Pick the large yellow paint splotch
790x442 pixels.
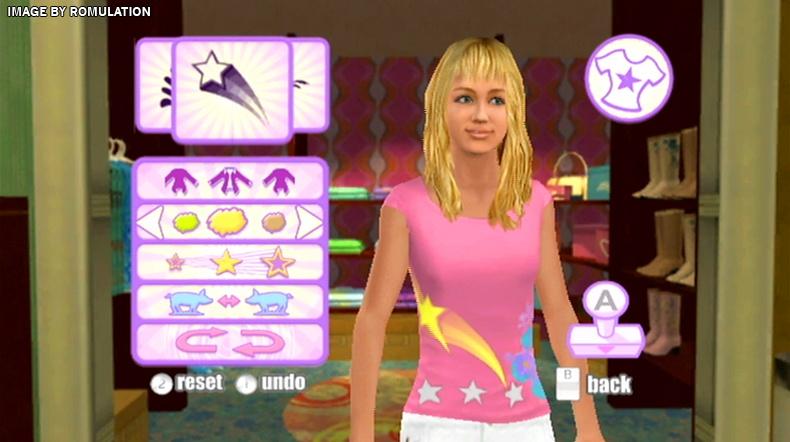[x=229, y=222]
